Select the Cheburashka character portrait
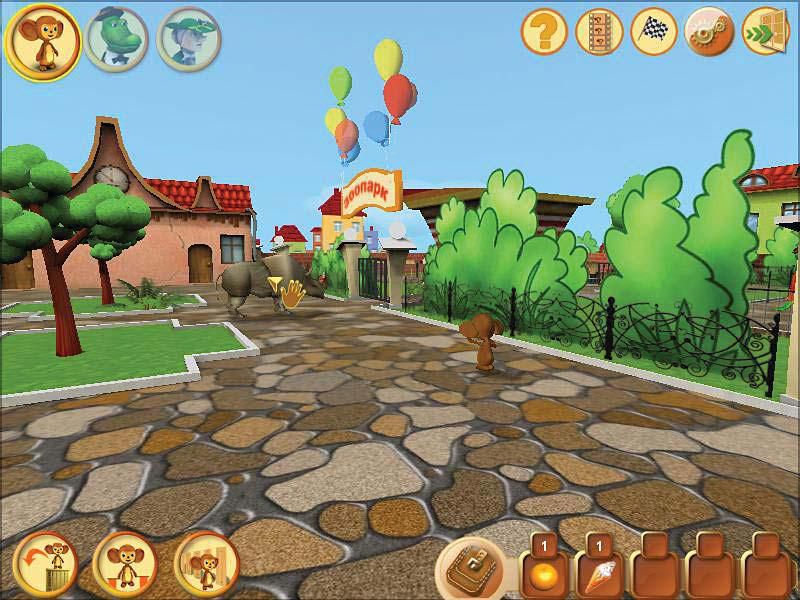 43,39
